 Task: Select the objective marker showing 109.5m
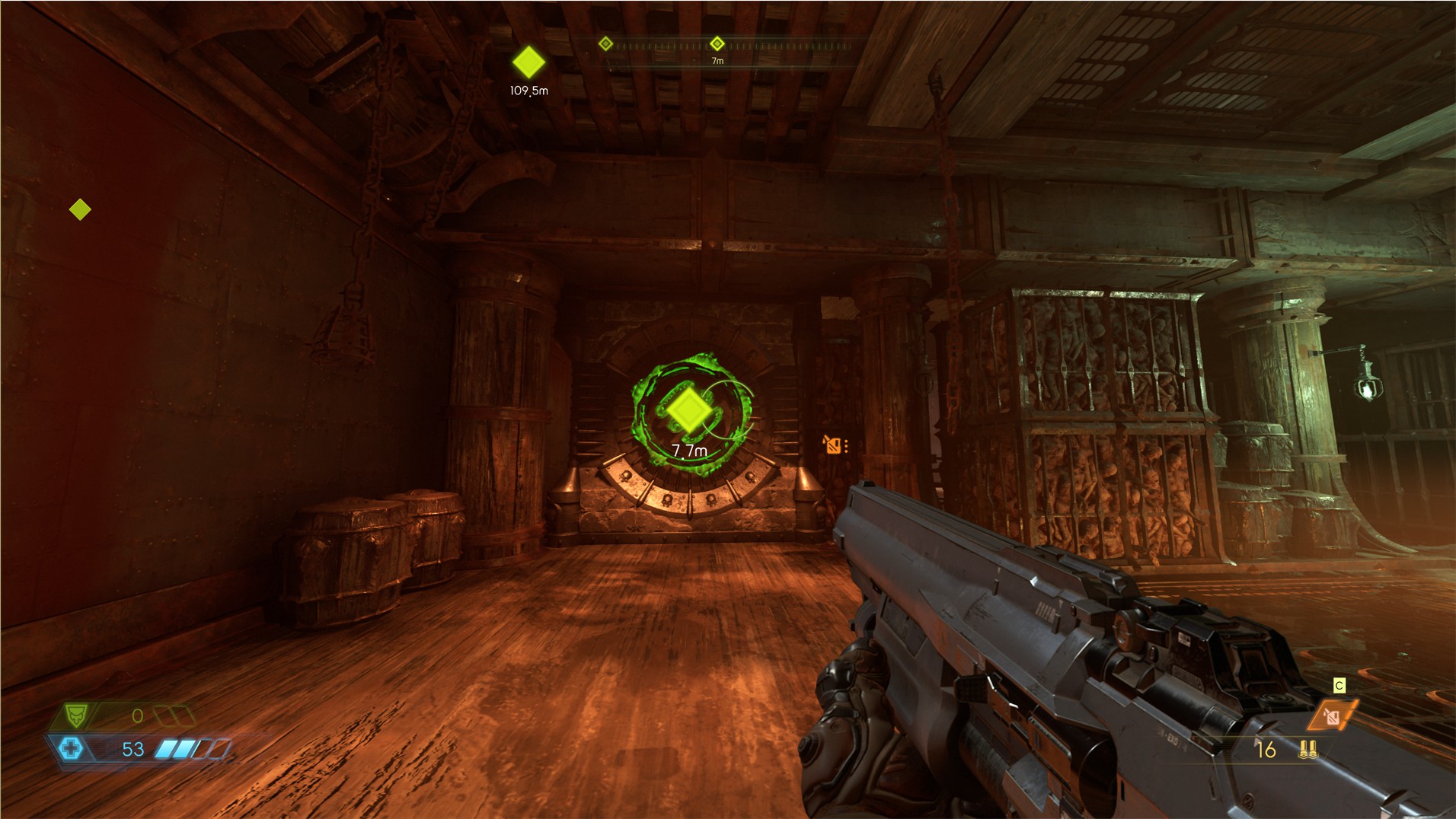528,62
